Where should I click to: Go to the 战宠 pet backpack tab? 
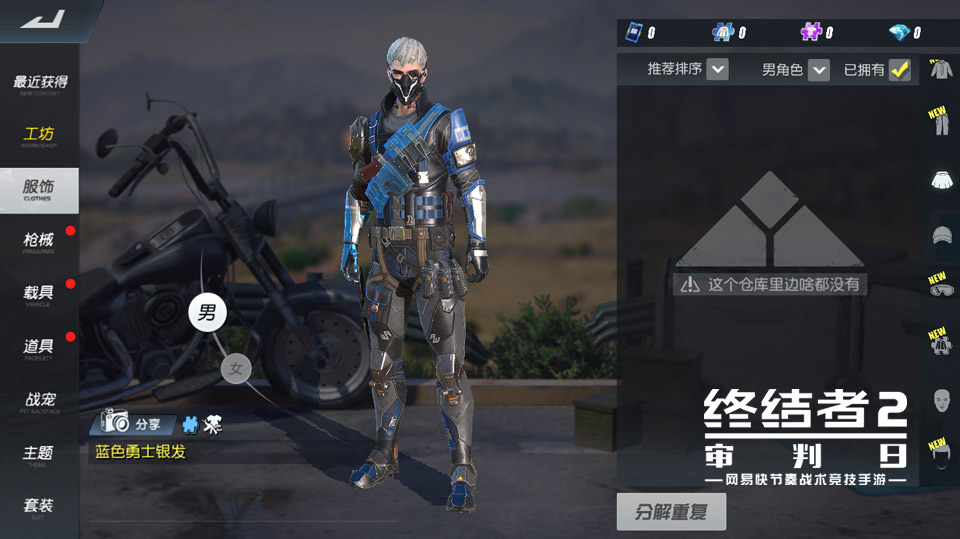coord(40,402)
